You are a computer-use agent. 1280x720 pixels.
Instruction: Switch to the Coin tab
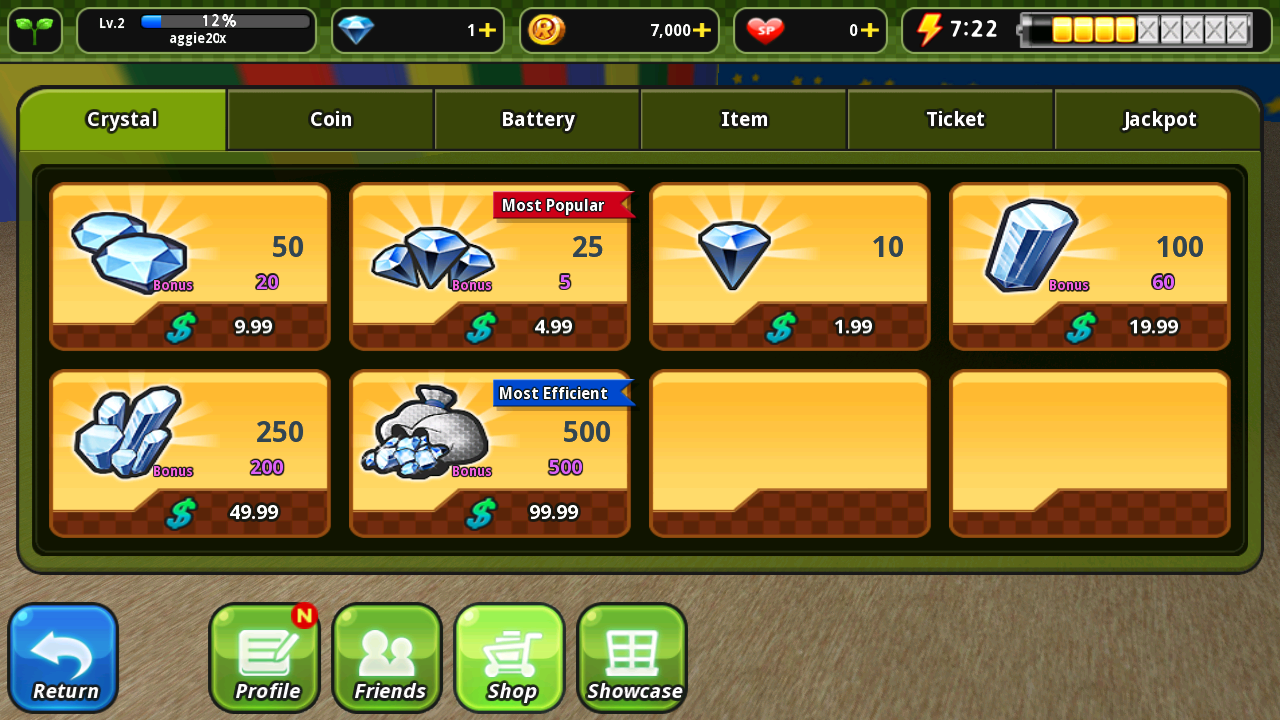click(x=330, y=120)
